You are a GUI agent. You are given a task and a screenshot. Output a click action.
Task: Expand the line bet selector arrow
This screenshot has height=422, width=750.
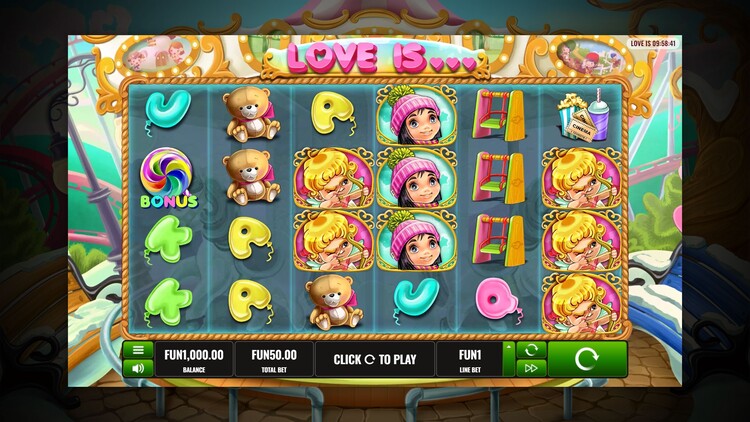pyautogui.click(x=509, y=347)
